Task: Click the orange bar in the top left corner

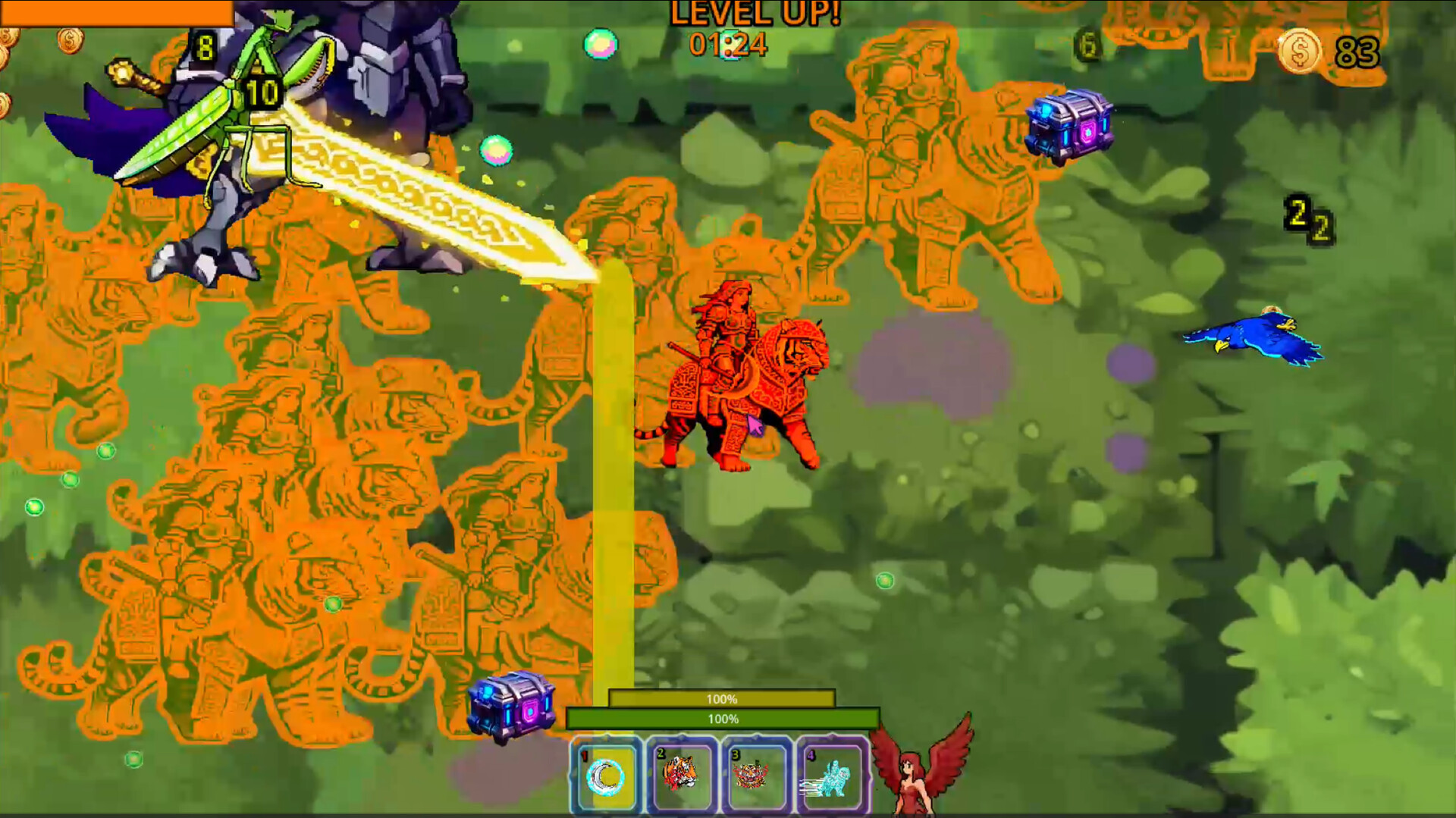Action: 112,11
